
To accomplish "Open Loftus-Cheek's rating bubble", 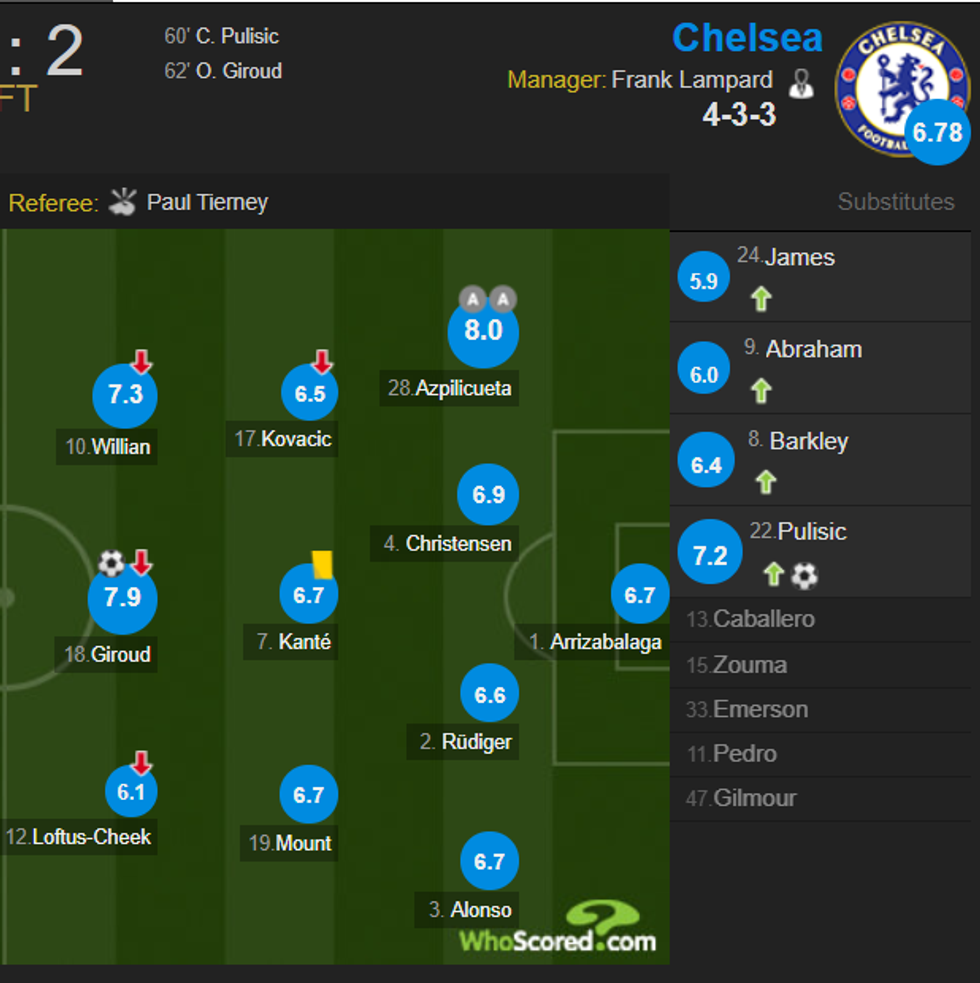I will coord(131,792).
